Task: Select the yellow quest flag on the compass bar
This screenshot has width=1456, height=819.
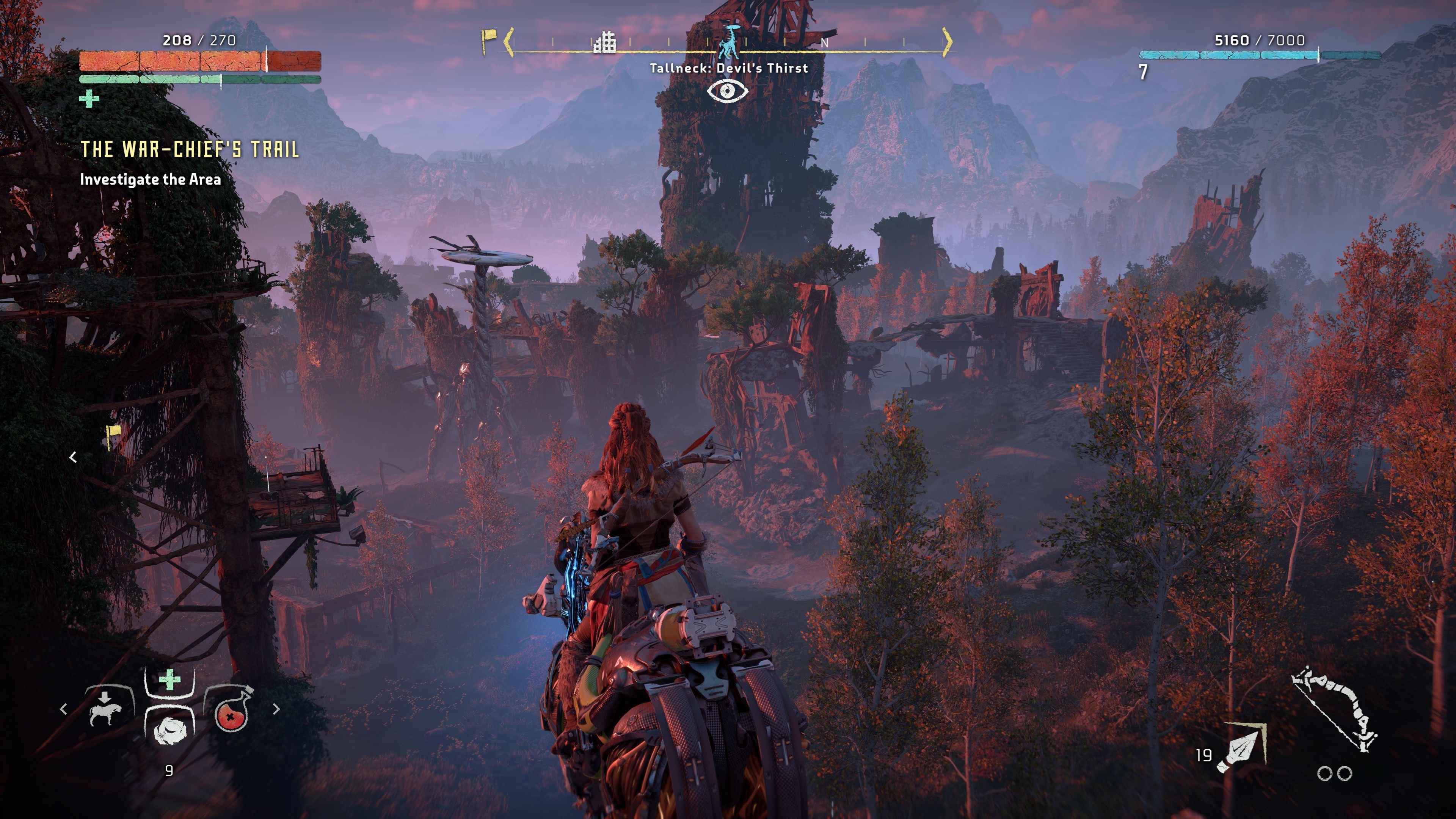Action: [x=488, y=41]
